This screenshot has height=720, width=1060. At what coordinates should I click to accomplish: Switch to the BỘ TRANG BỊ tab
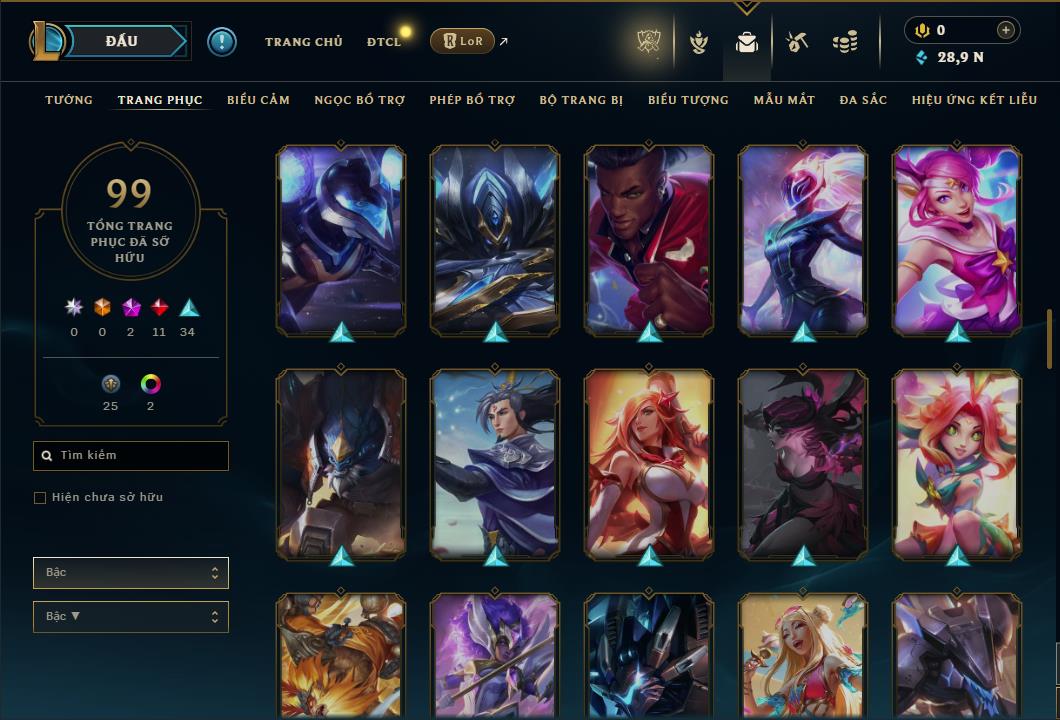tap(581, 100)
